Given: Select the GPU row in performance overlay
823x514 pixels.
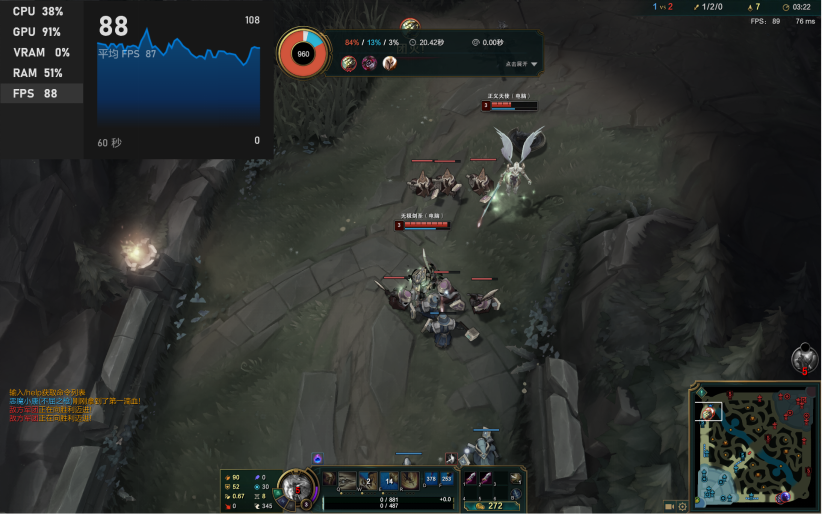Looking at the screenshot, I should [x=41, y=32].
